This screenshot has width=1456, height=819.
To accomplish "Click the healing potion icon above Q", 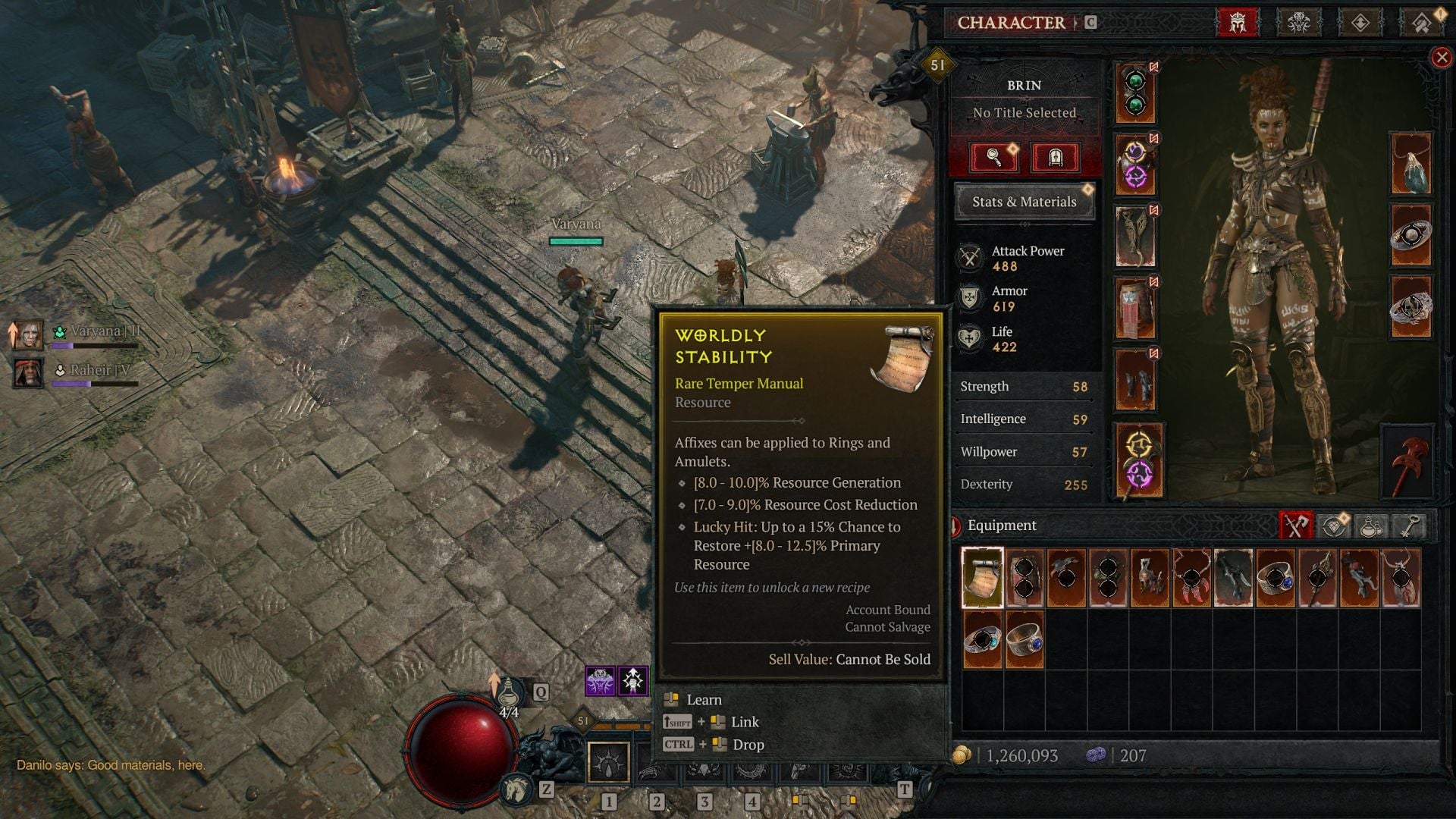I will tap(510, 692).
